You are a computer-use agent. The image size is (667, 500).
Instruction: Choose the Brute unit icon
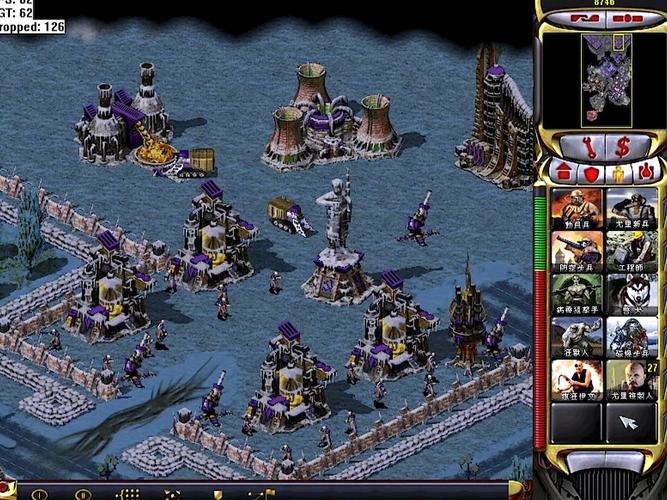[577, 338]
